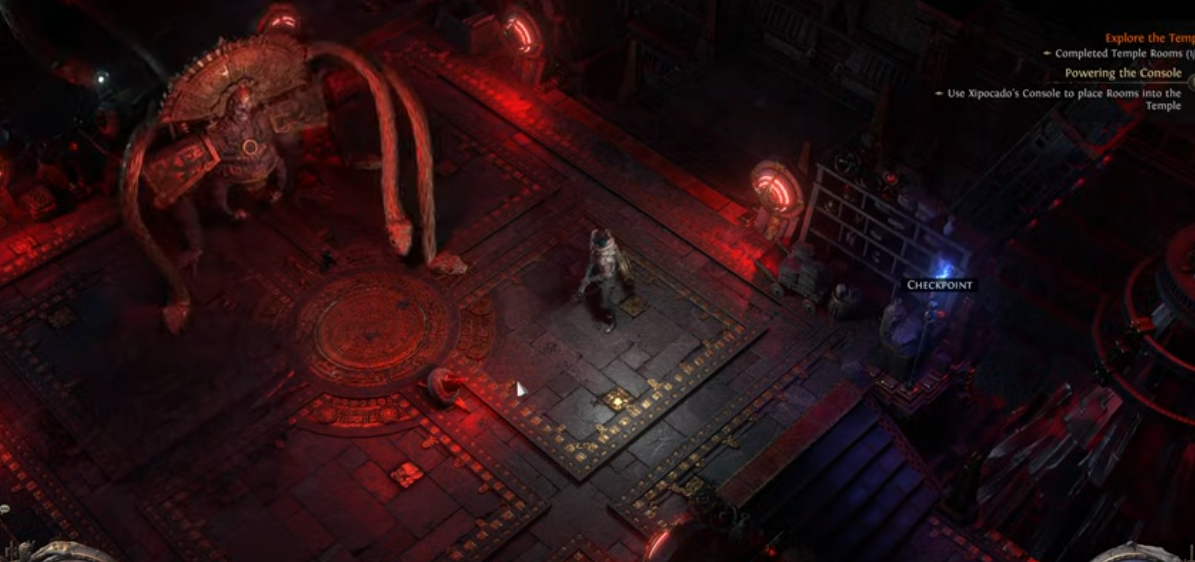The width and height of the screenshot is (1195, 562).
Task: Select the Use Xipocado's Console objective line
Action: pos(1063,94)
